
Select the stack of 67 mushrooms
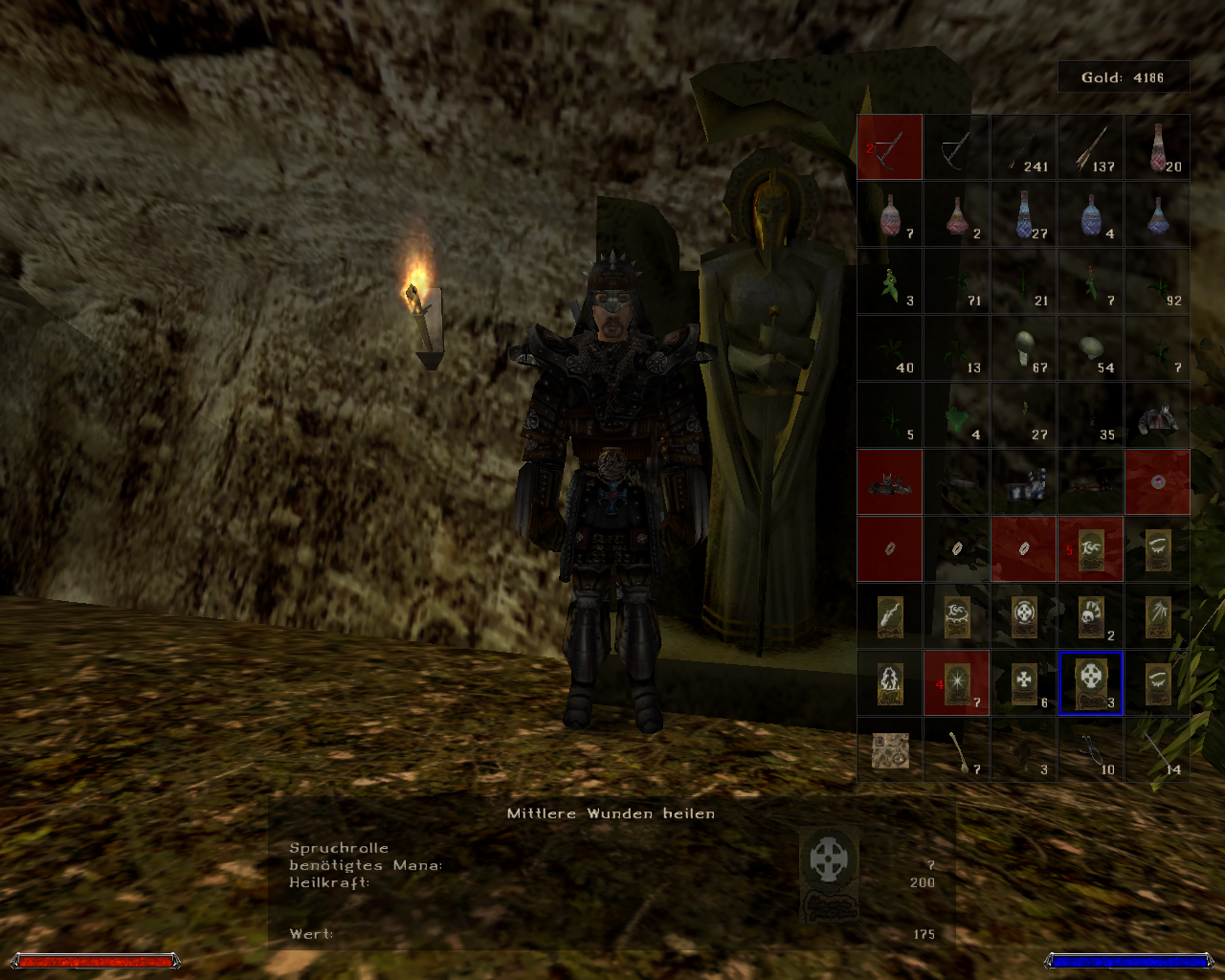pyautogui.click(x=1023, y=347)
